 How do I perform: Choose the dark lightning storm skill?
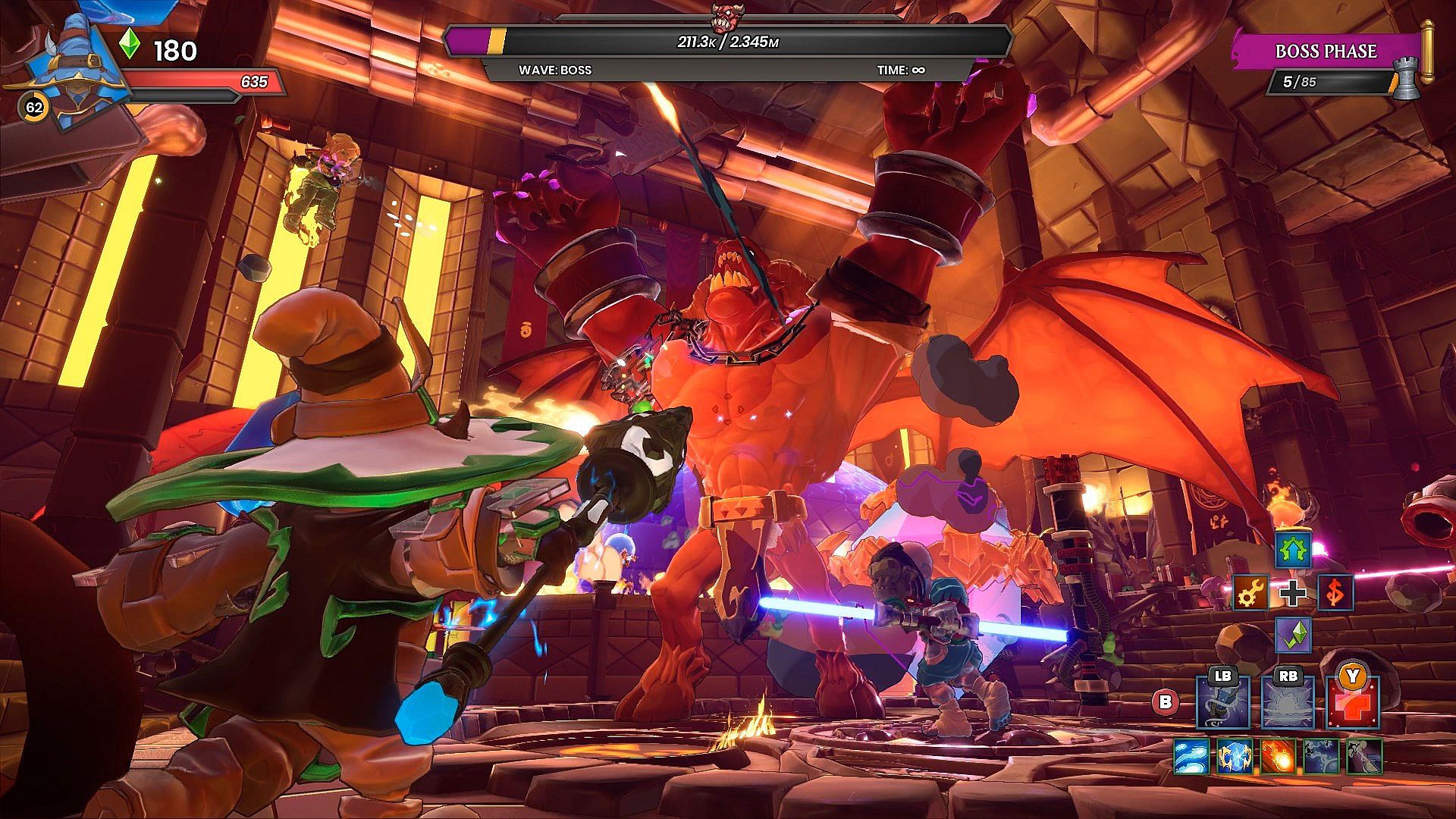pos(1320,756)
